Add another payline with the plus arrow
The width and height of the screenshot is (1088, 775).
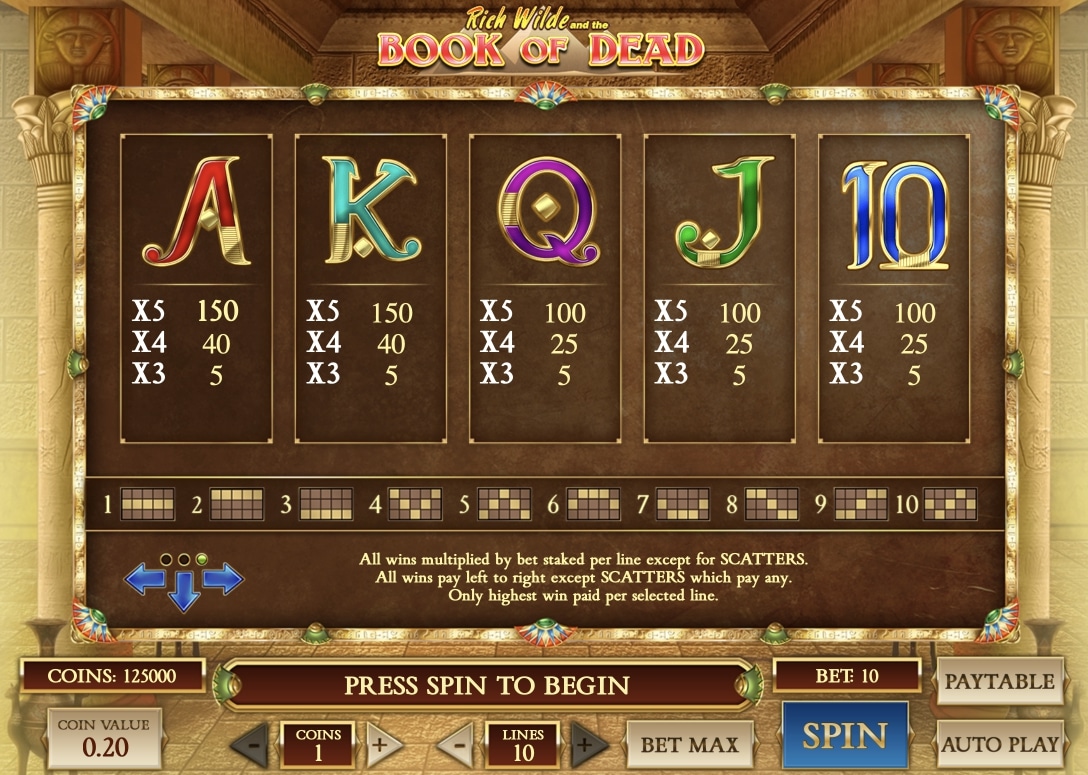point(587,745)
